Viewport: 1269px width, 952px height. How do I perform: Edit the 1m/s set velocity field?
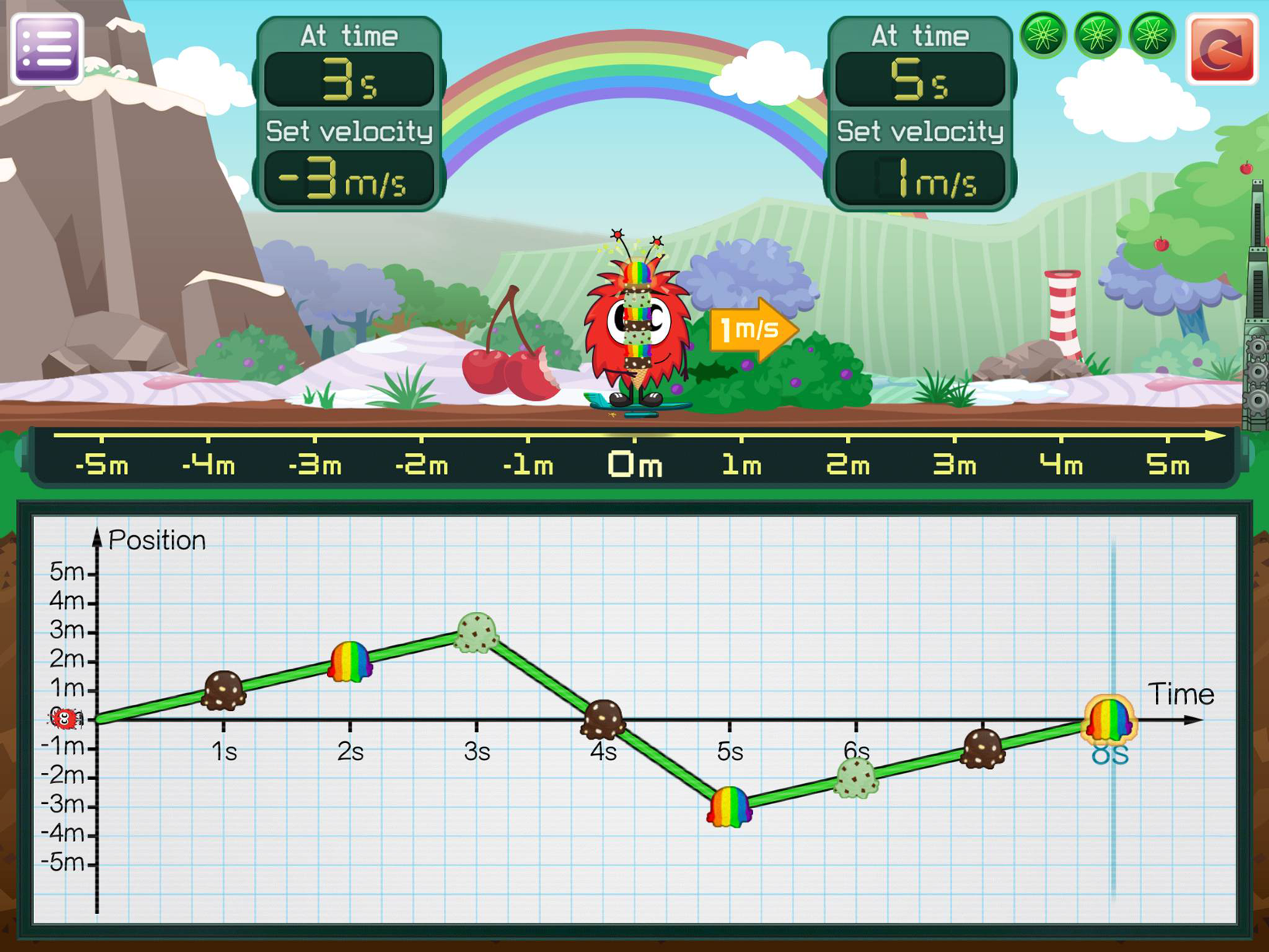[x=920, y=179]
